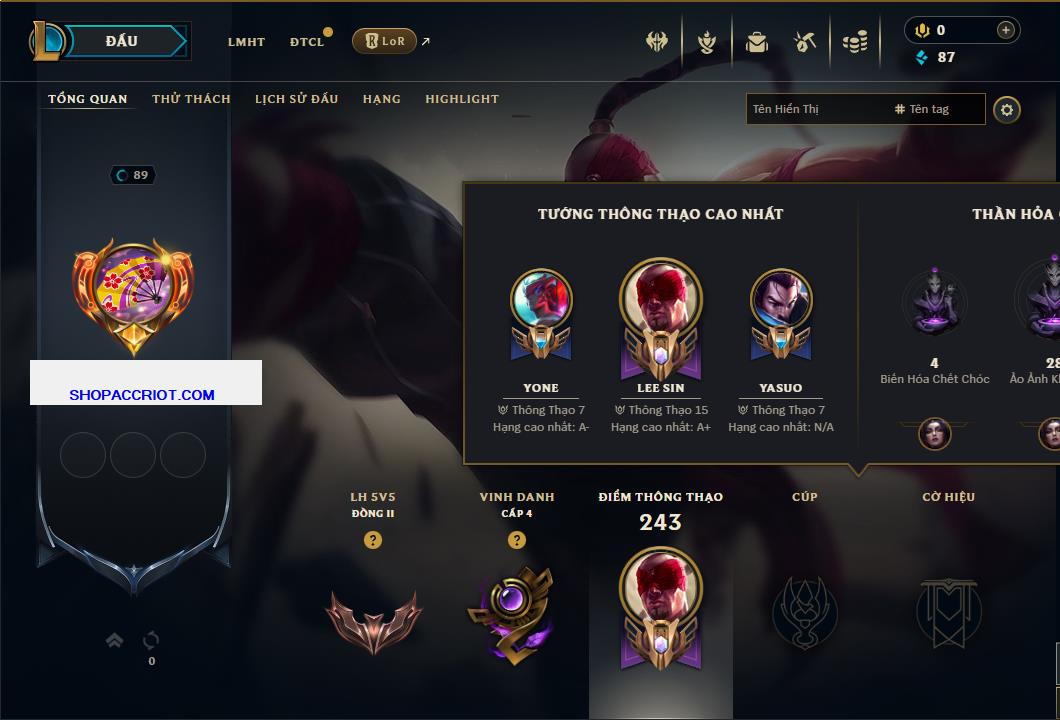Select Yasuo mastery portrait
The image size is (1060, 720).
coord(780,300)
